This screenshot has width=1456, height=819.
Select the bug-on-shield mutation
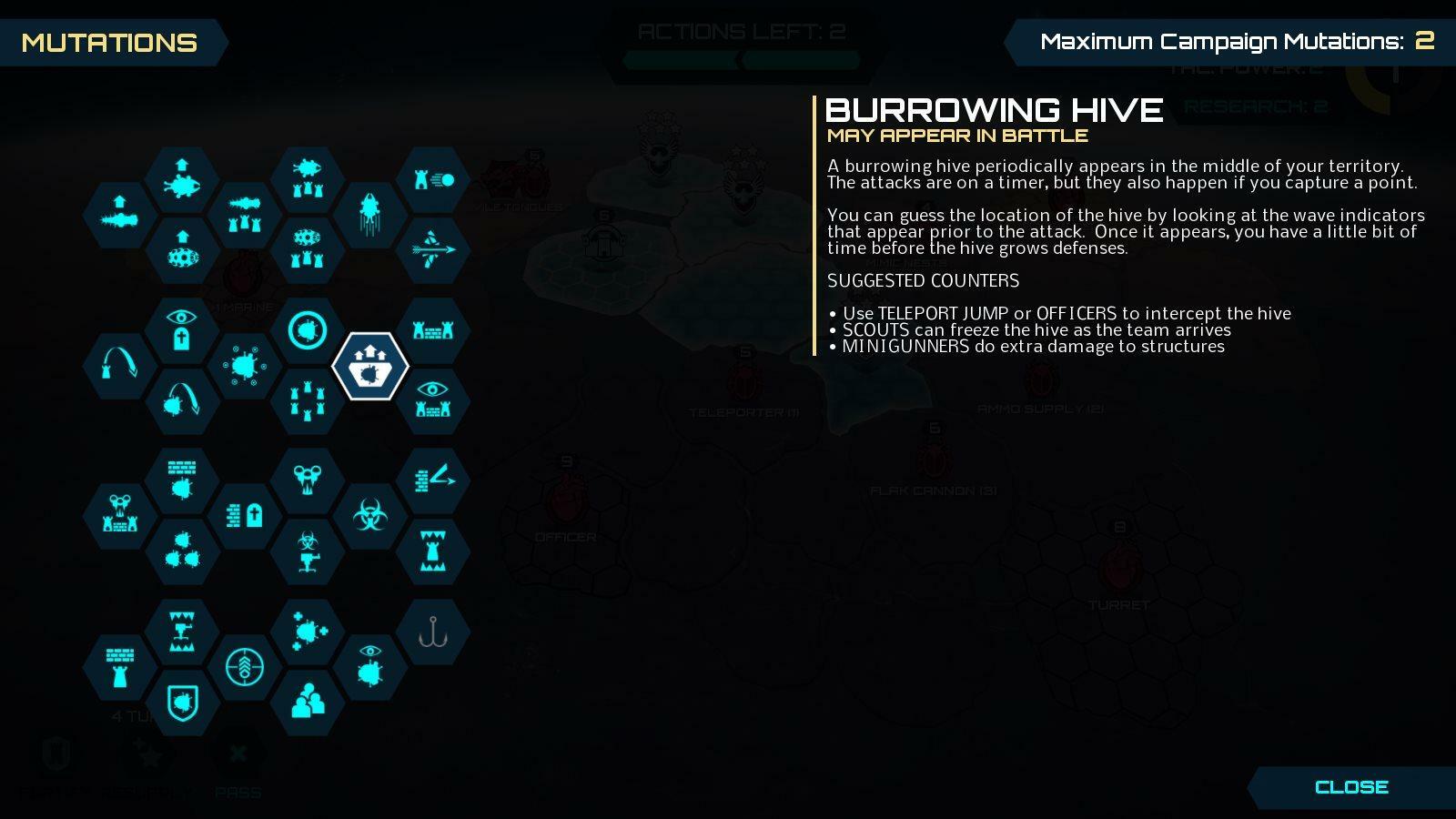(x=182, y=703)
